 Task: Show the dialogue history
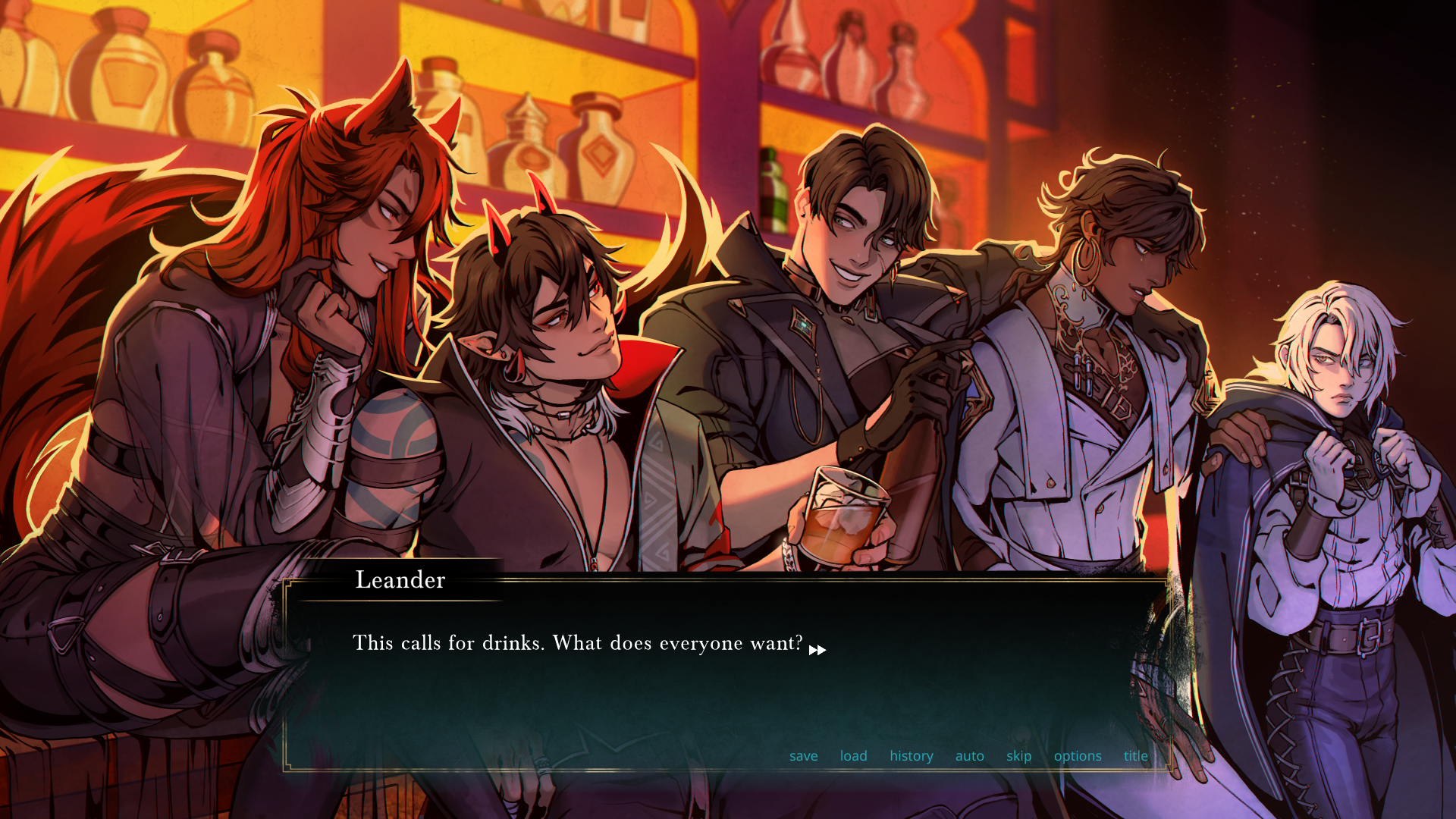click(911, 756)
